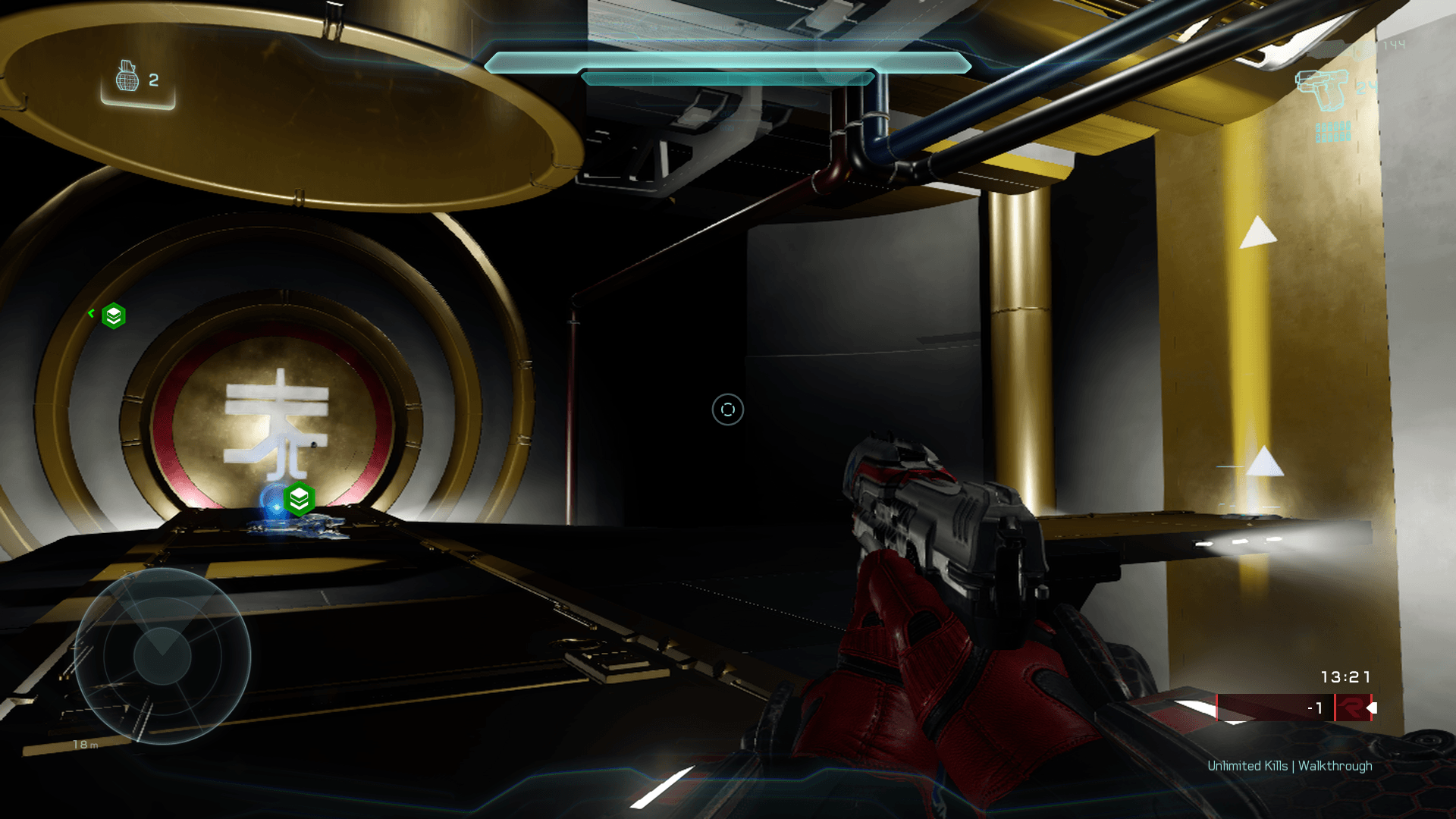Click the green waypoint marker with left arrow

[113, 315]
